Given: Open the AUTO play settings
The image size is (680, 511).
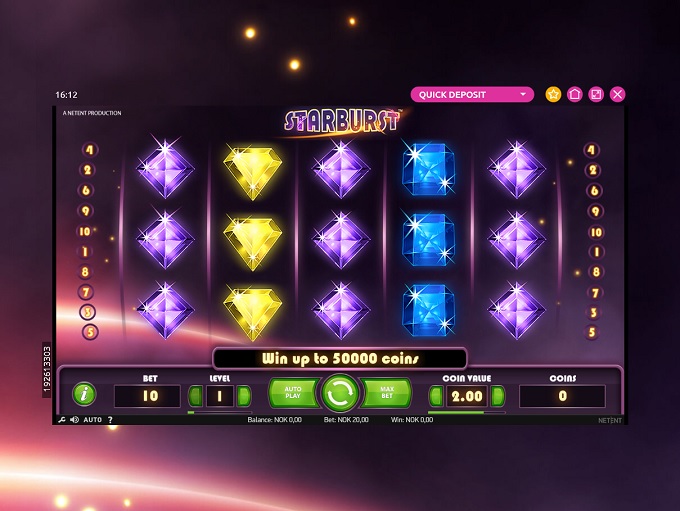Looking at the screenshot, I should pos(92,420).
